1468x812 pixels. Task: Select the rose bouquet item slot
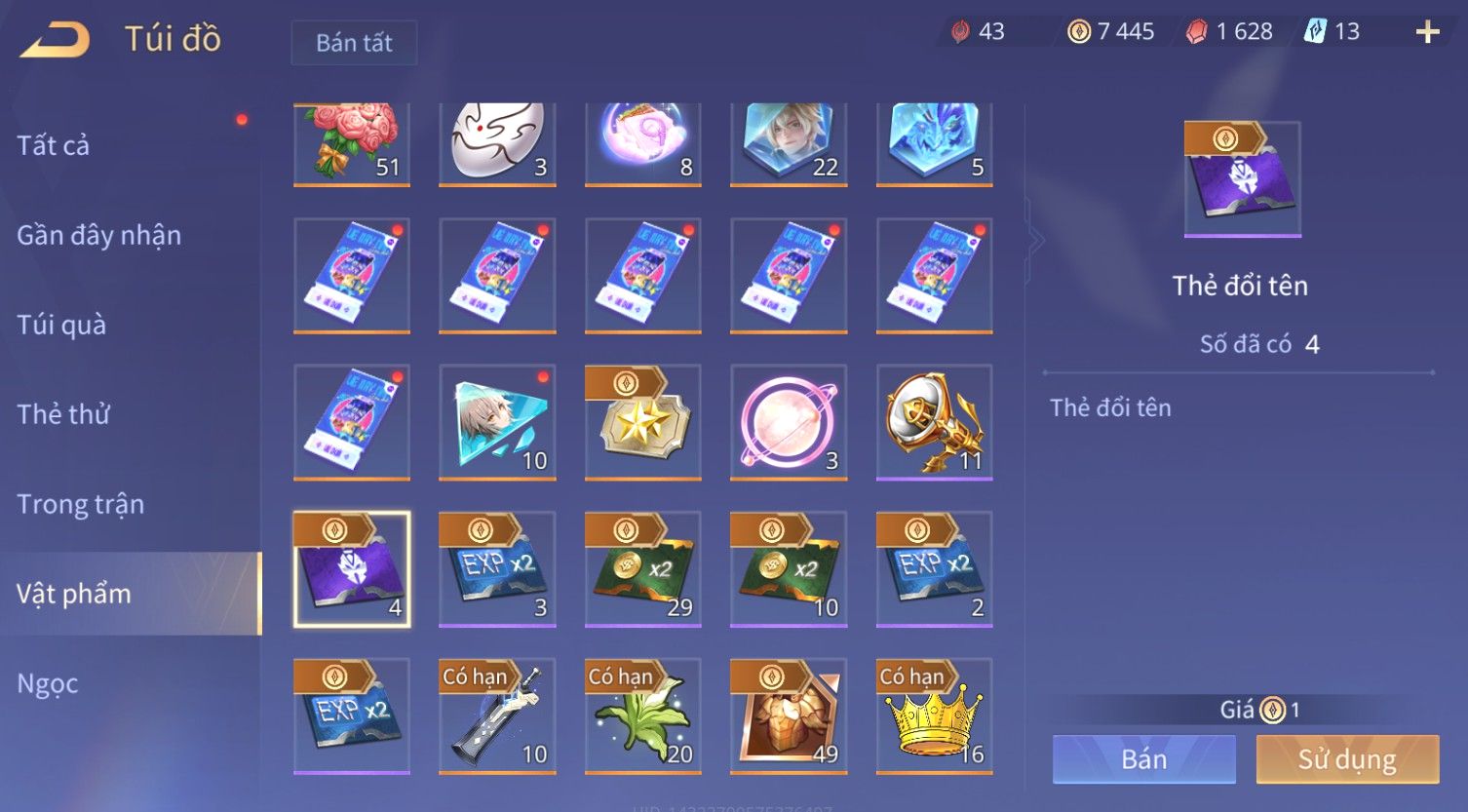click(x=352, y=143)
